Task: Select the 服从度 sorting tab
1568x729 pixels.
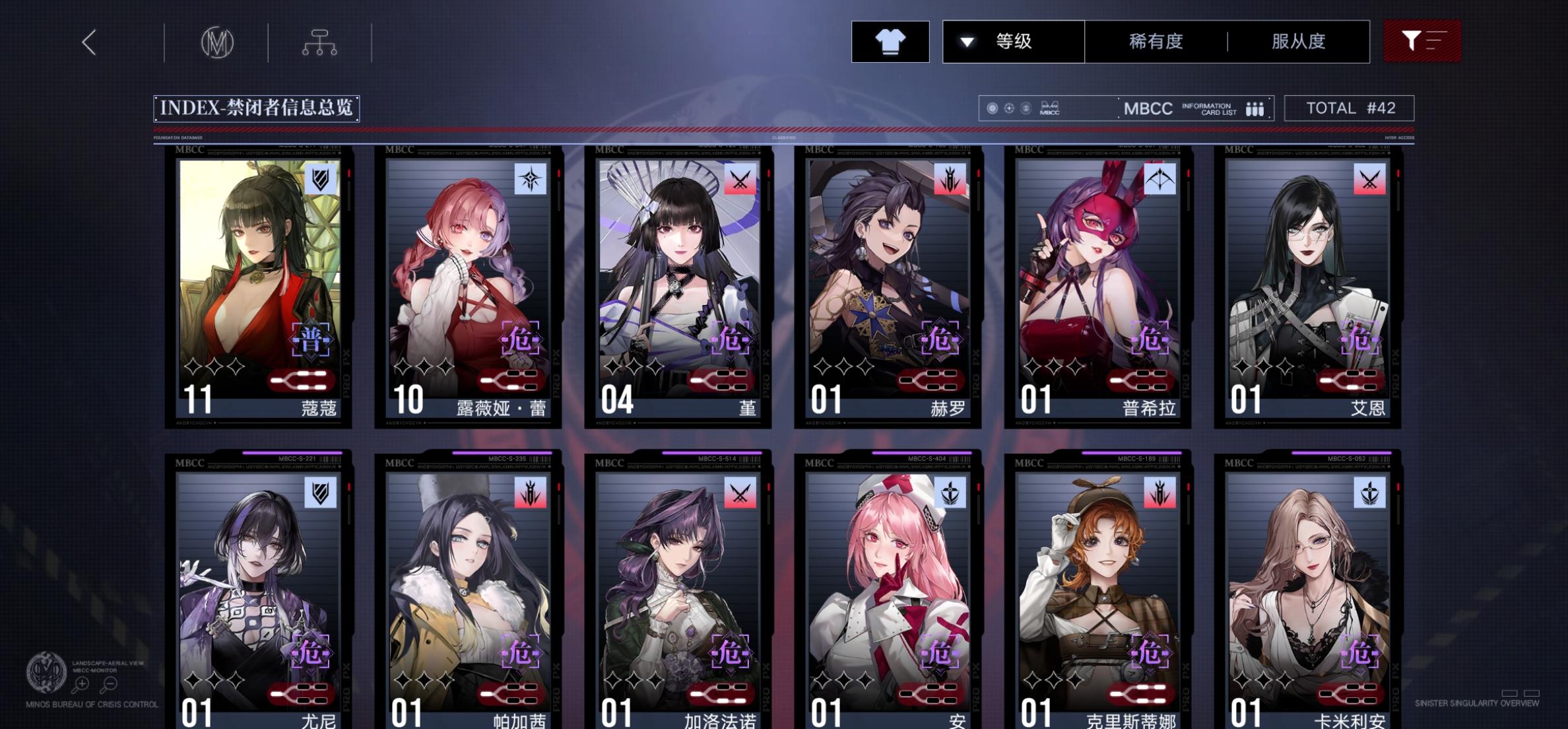Action: [1297, 41]
